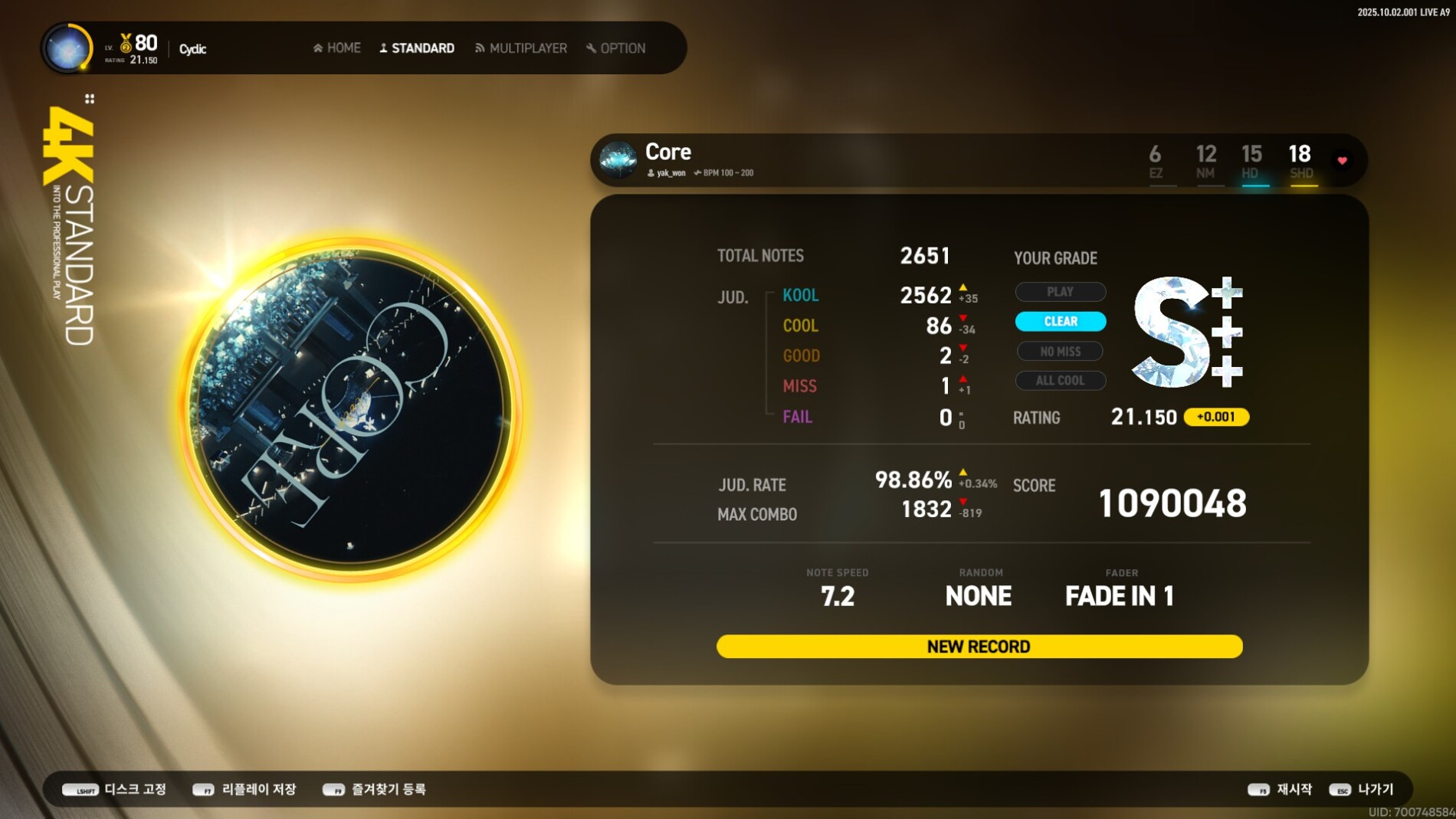The image size is (1456, 819).
Task: Go to the MULTIPLAYER menu
Action: 521,48
